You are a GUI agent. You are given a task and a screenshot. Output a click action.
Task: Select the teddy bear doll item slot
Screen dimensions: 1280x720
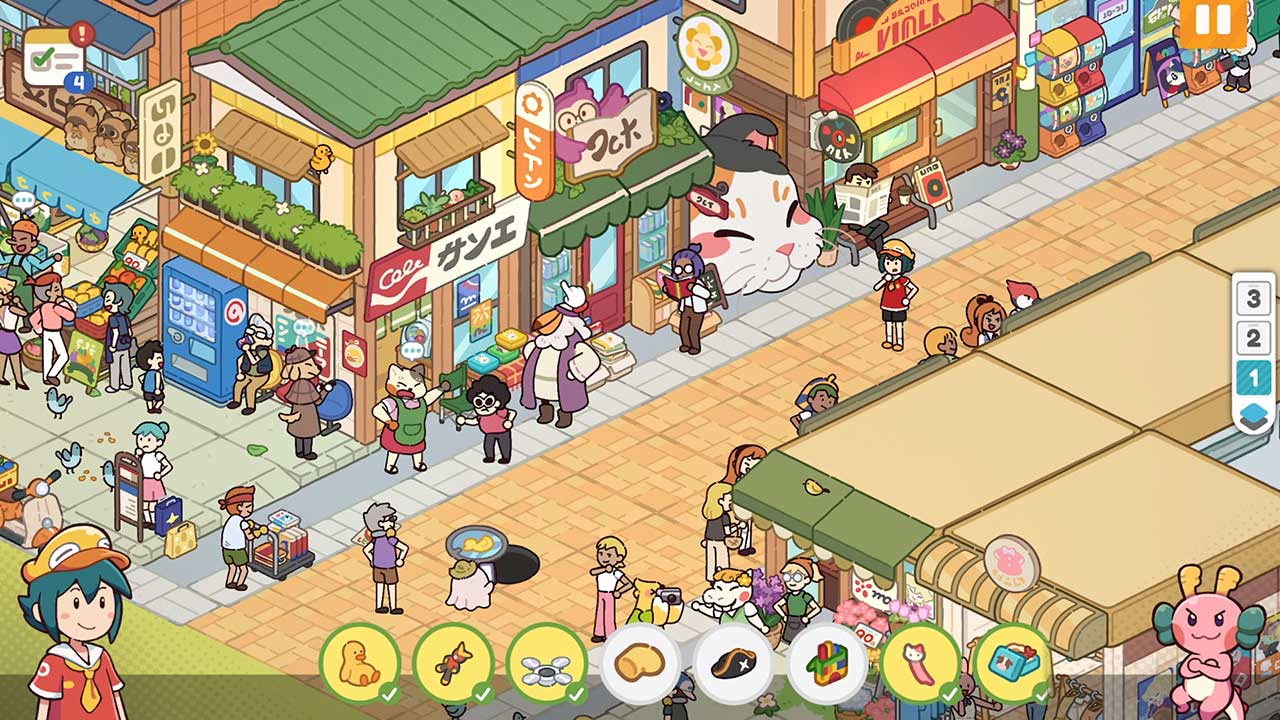point(453,663)
